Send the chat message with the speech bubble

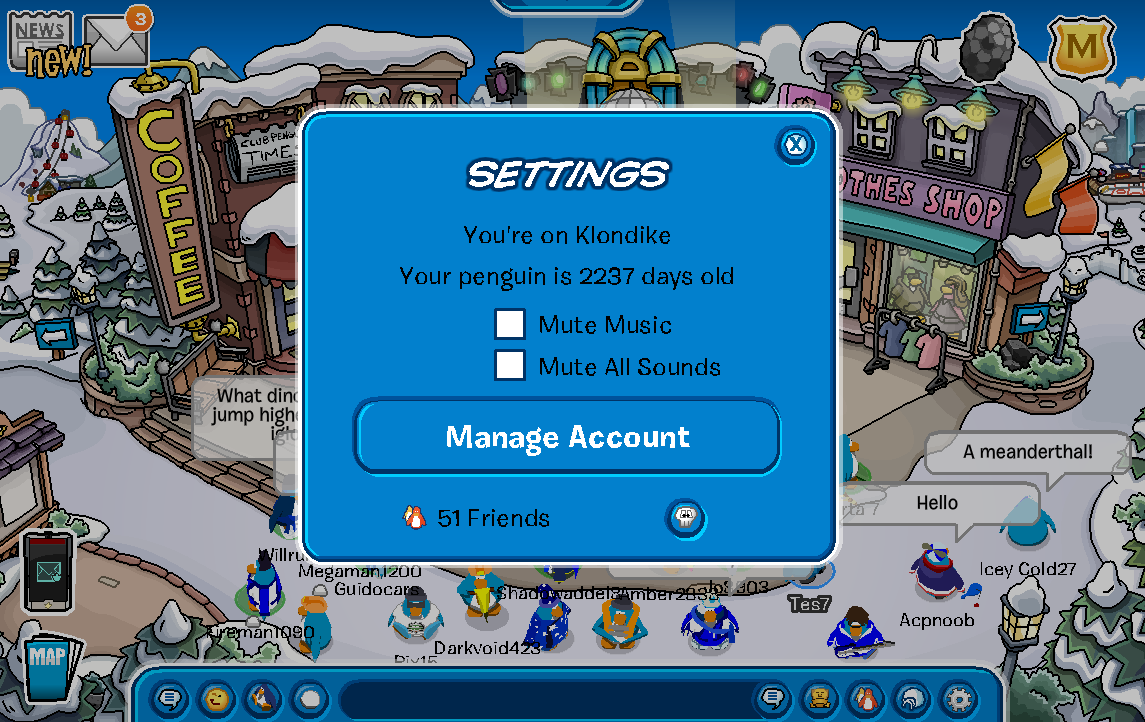click(772, 698)
